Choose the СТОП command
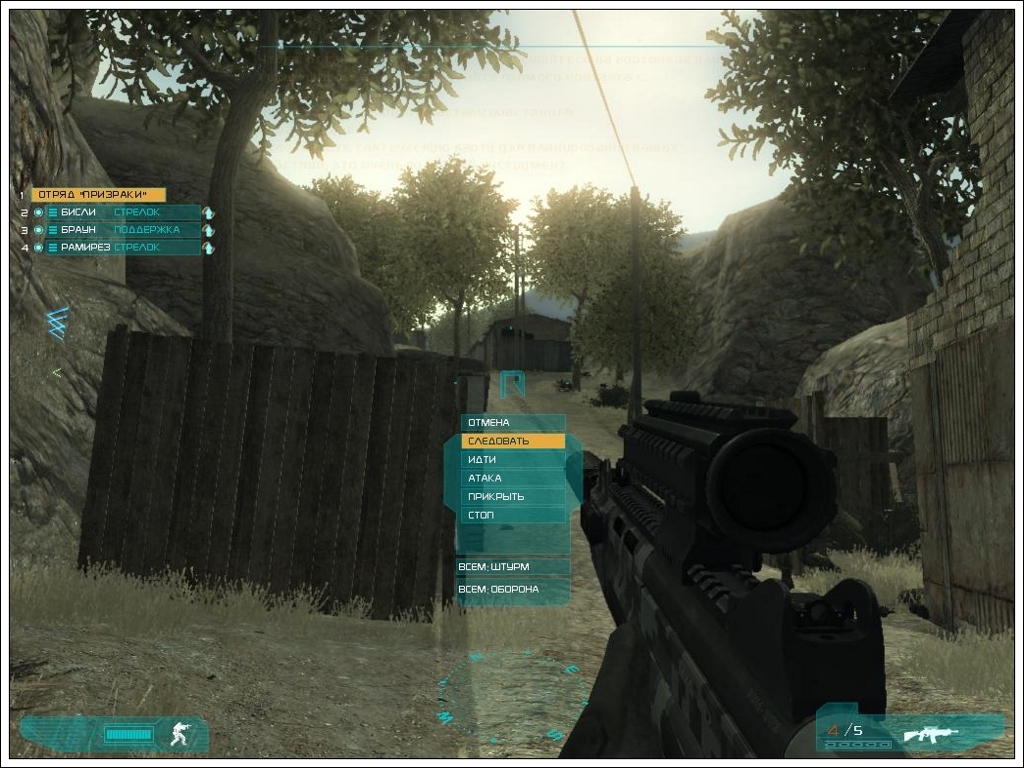This screenshot has width=1024, height=768. [512, 515]
